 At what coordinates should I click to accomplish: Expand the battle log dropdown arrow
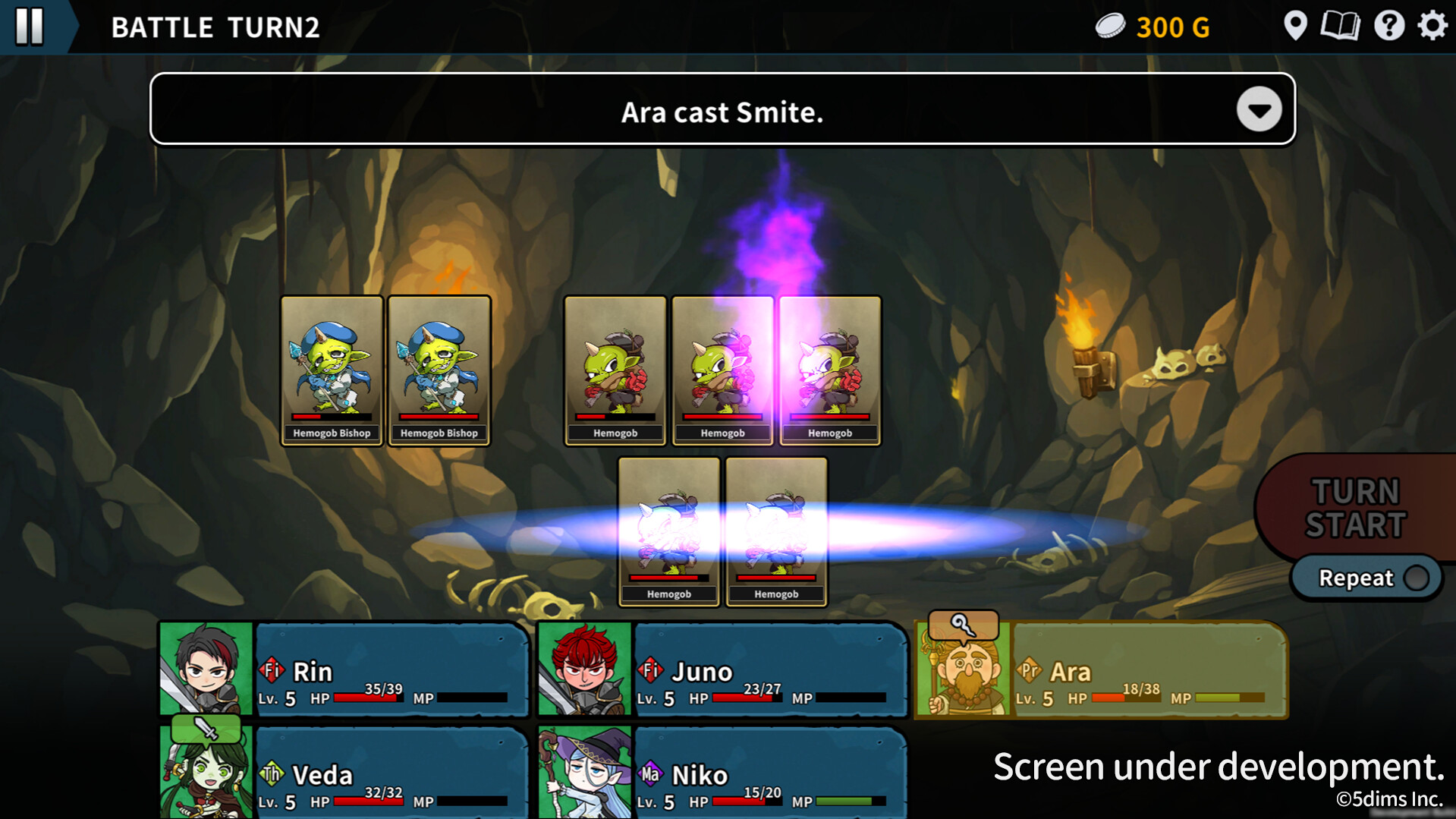click(1259, 110)
